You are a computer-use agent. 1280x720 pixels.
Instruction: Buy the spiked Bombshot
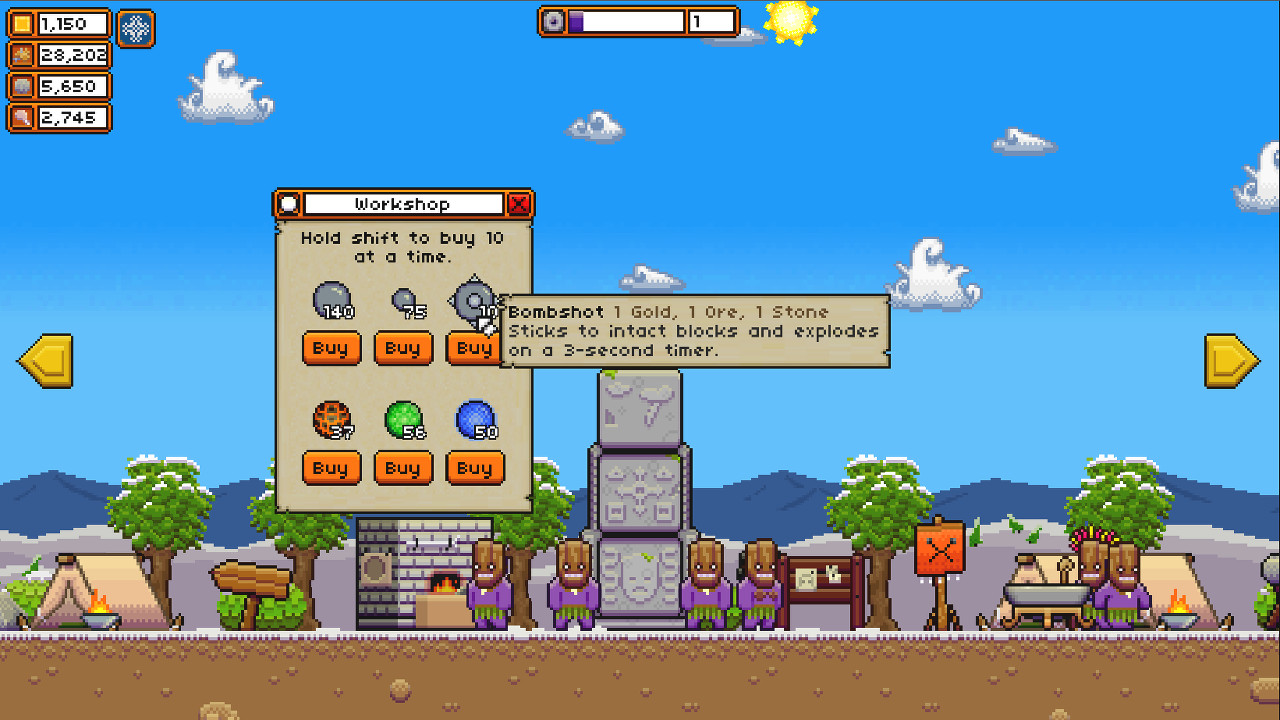click(474, 348)
